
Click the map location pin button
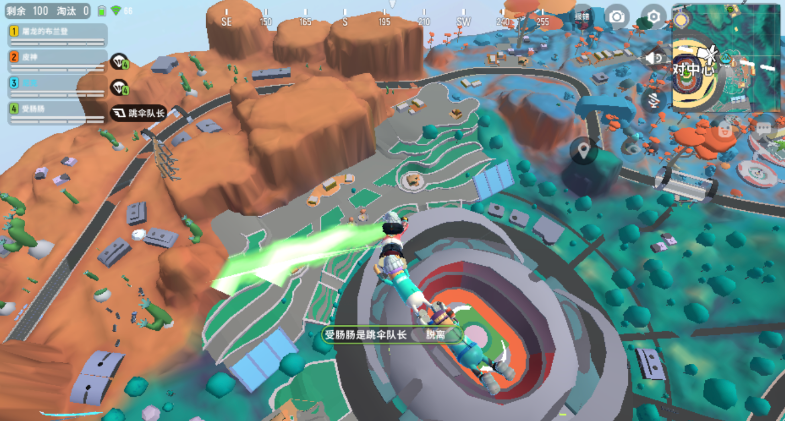coord(582,151)
